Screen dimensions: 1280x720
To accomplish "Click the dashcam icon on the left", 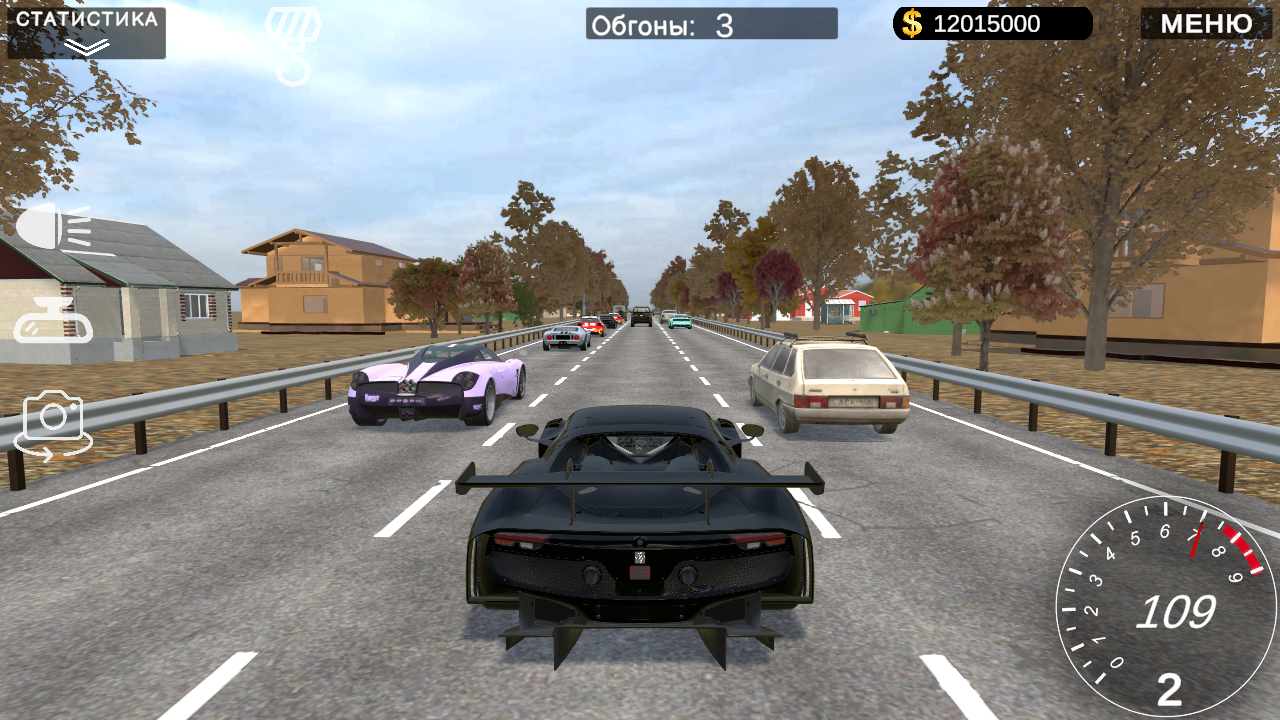I will 52,322.
